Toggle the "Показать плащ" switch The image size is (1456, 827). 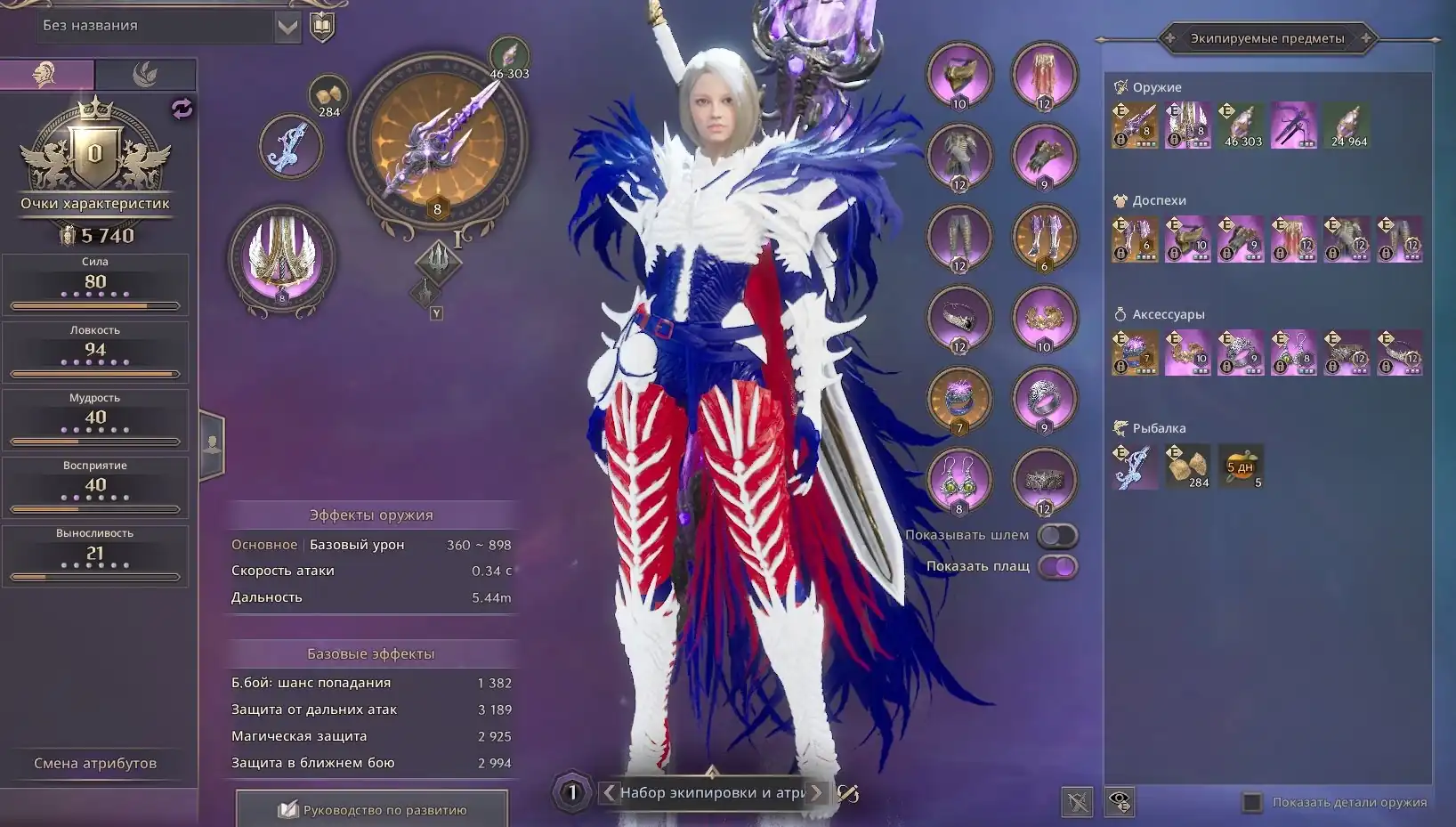click(1057, 566)
